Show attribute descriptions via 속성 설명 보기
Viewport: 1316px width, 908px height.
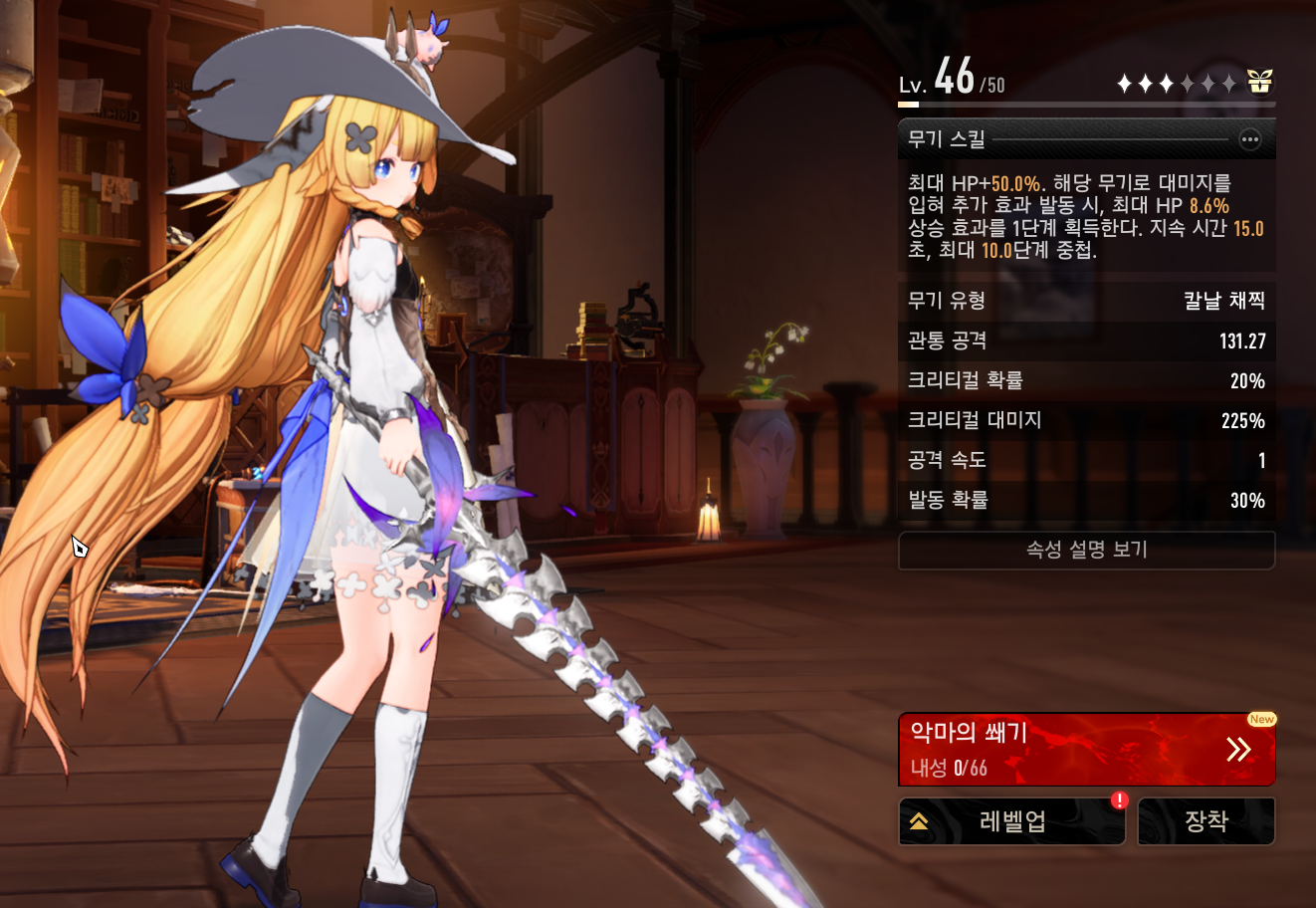[1086, 550]
